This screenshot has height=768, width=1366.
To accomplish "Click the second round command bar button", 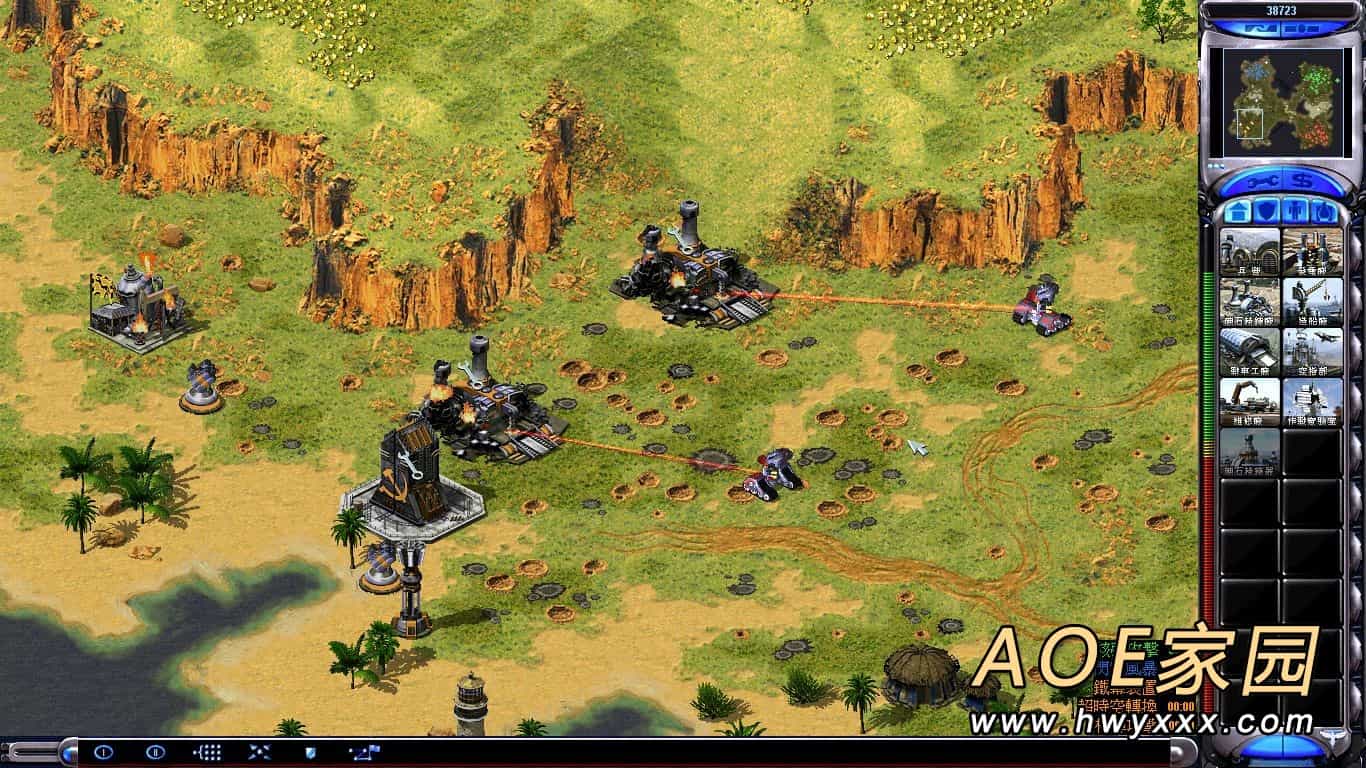I will tap(155, 752).
